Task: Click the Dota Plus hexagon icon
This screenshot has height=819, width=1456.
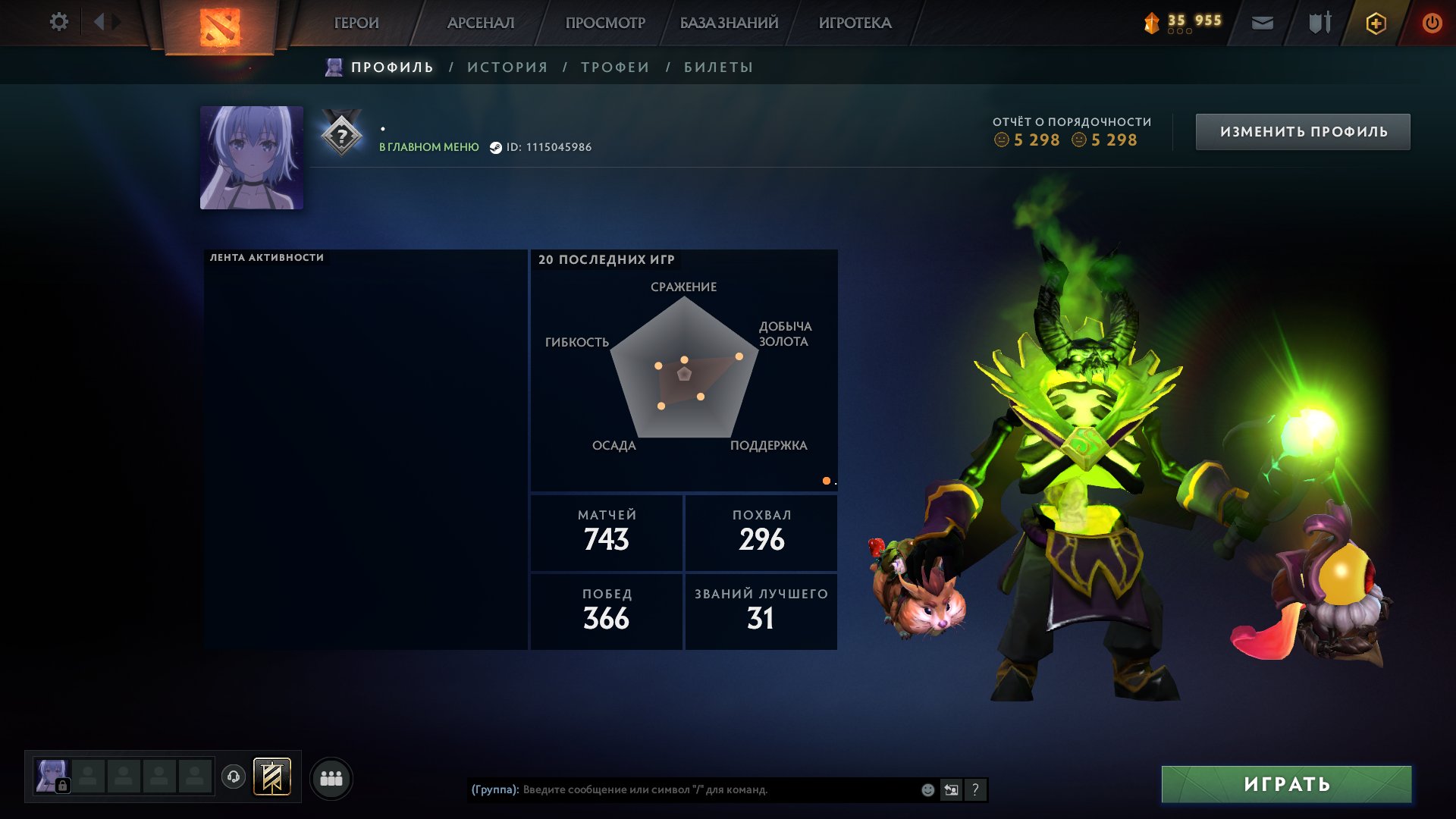Action: click(x=1376, y=22)
